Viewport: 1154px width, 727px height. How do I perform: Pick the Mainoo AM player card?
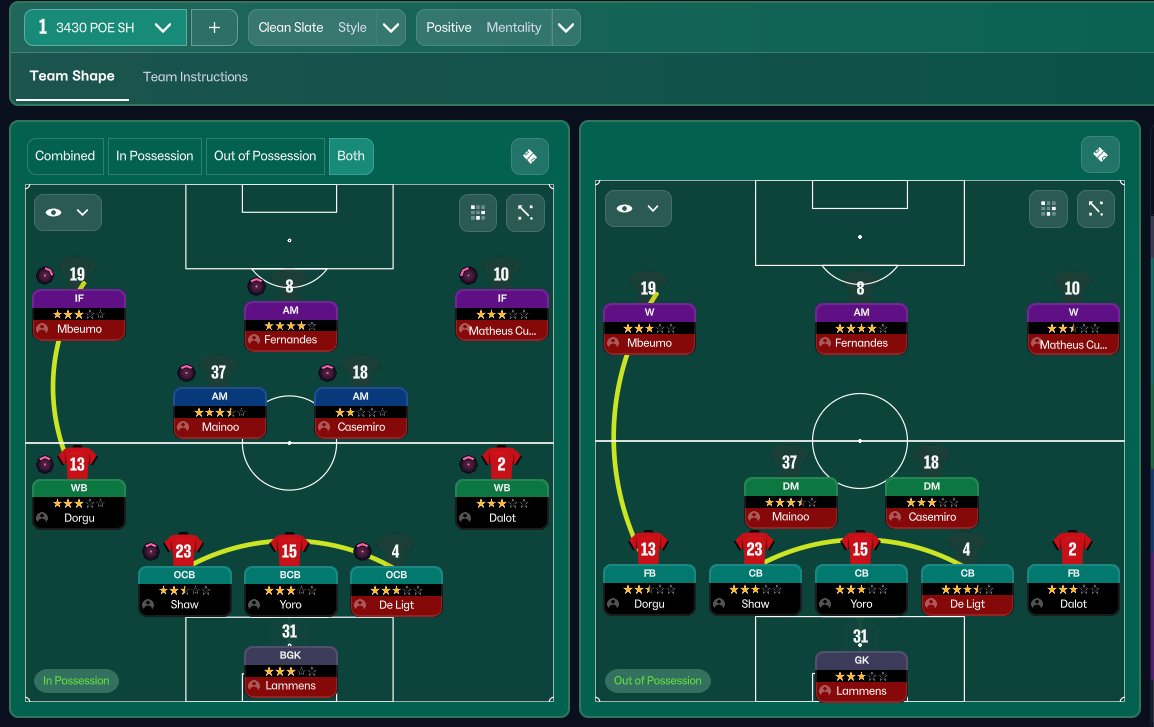point(220,412)
